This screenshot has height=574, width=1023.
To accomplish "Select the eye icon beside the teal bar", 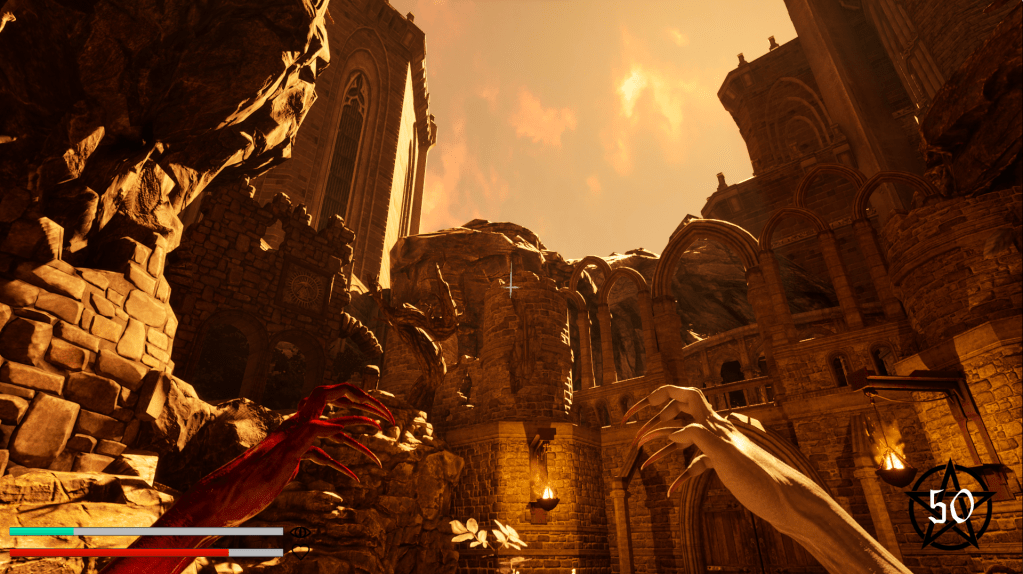I will pos(298,533).
